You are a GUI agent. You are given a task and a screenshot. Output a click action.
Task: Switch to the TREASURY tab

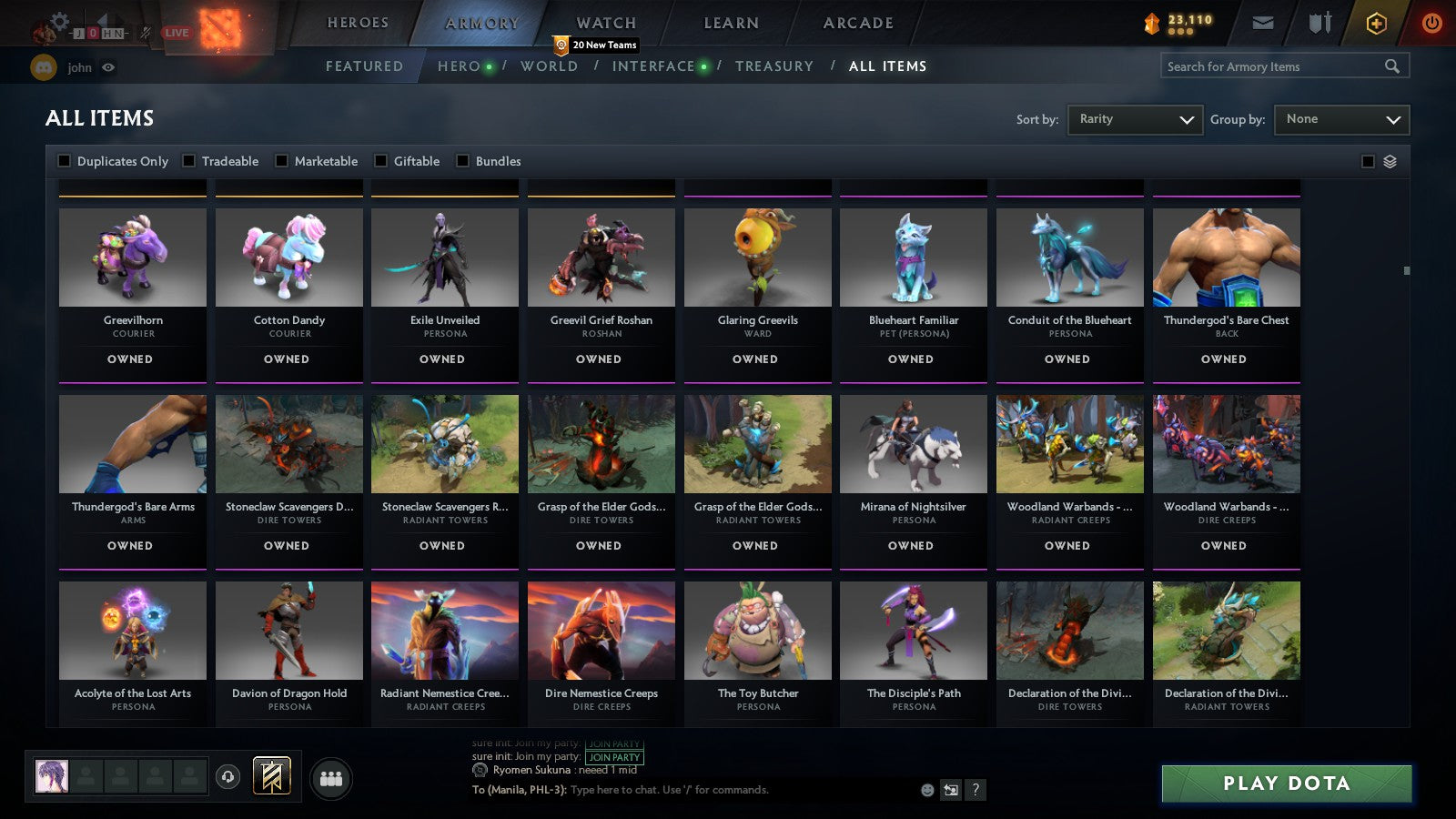coord(774,66)
